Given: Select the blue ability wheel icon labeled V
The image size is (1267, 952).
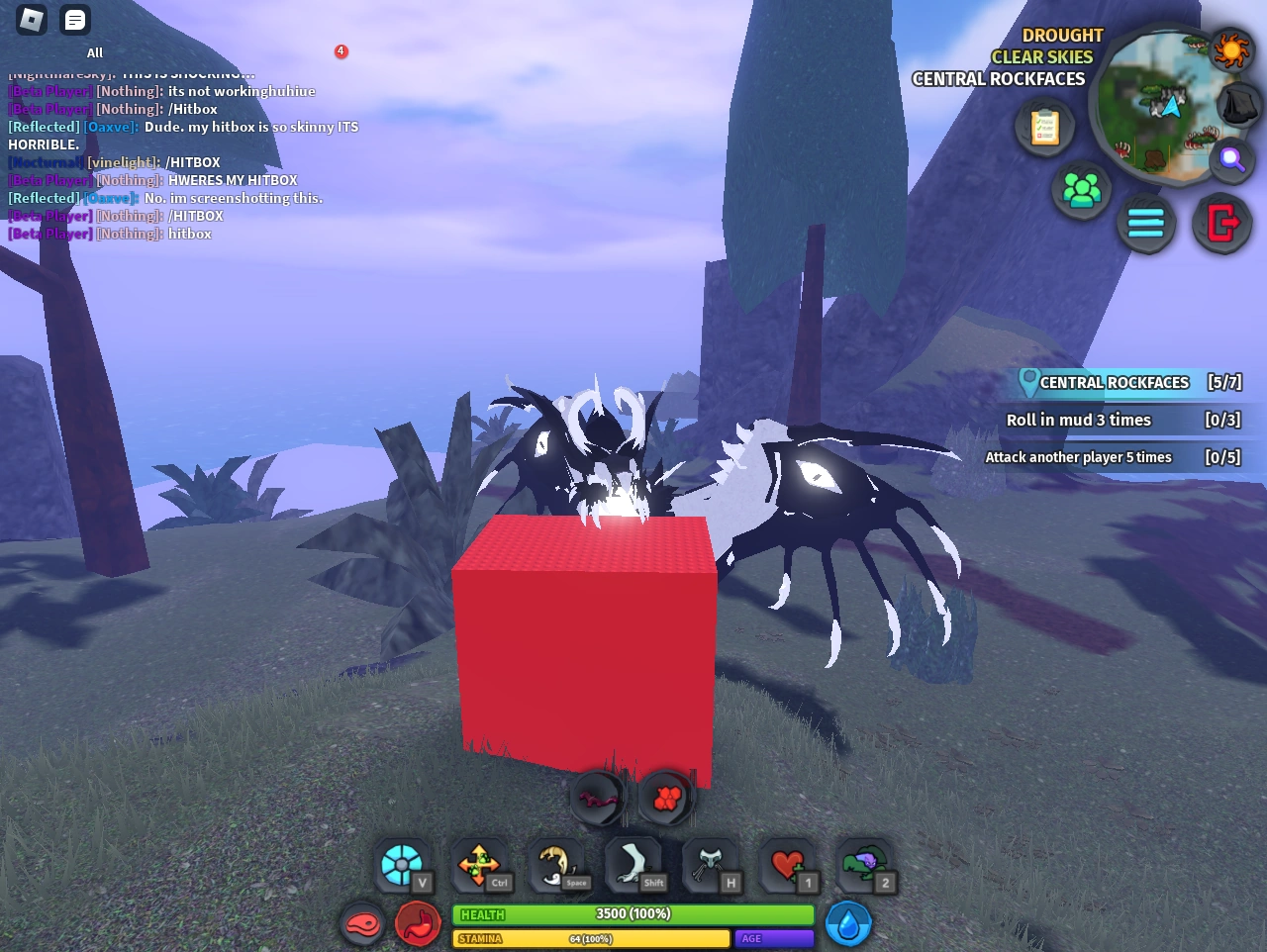Looking at the screenshot, I should coord(402,864).
